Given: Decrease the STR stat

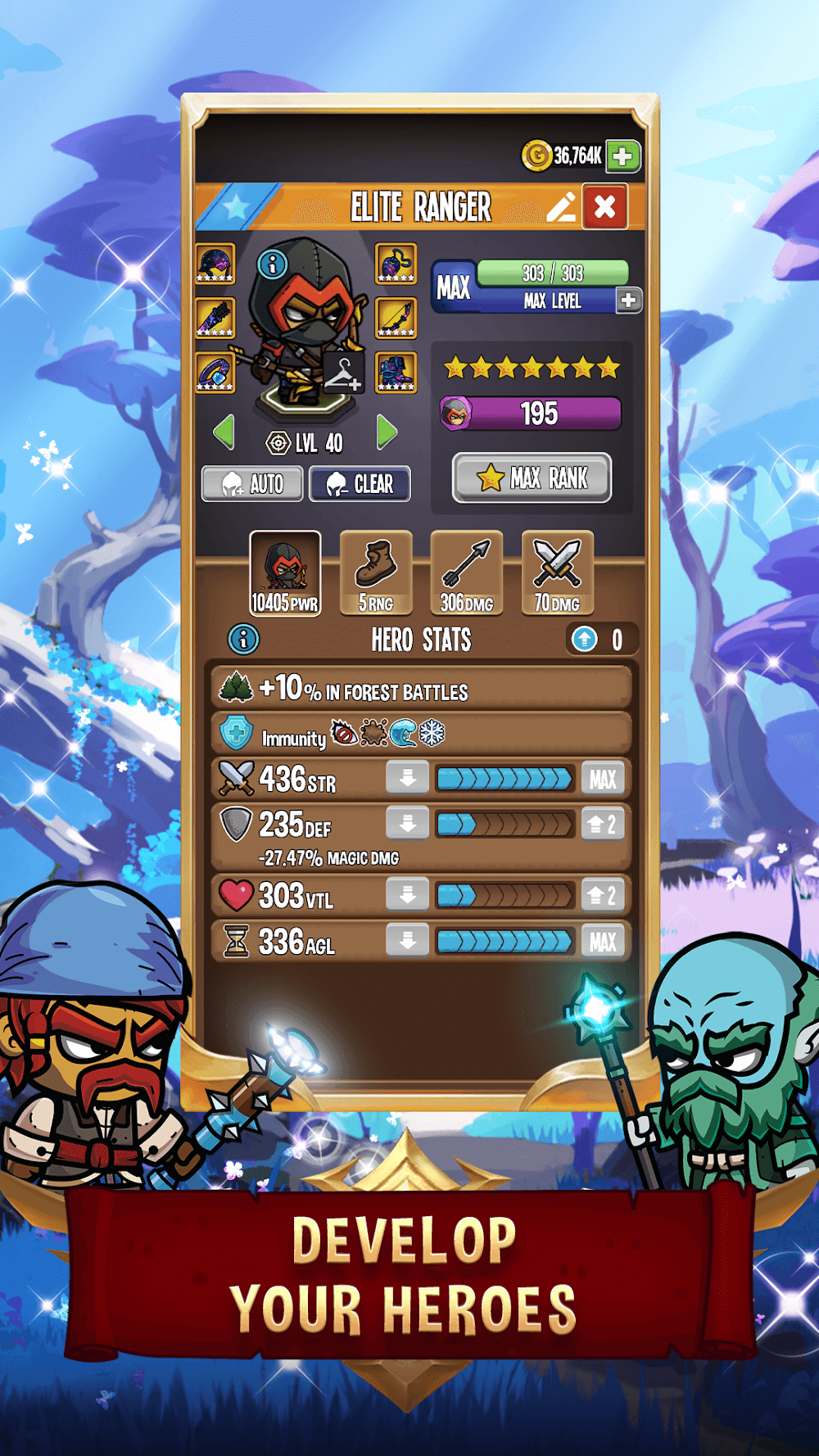Looking at the screenshot, I should tap(408, 778).
